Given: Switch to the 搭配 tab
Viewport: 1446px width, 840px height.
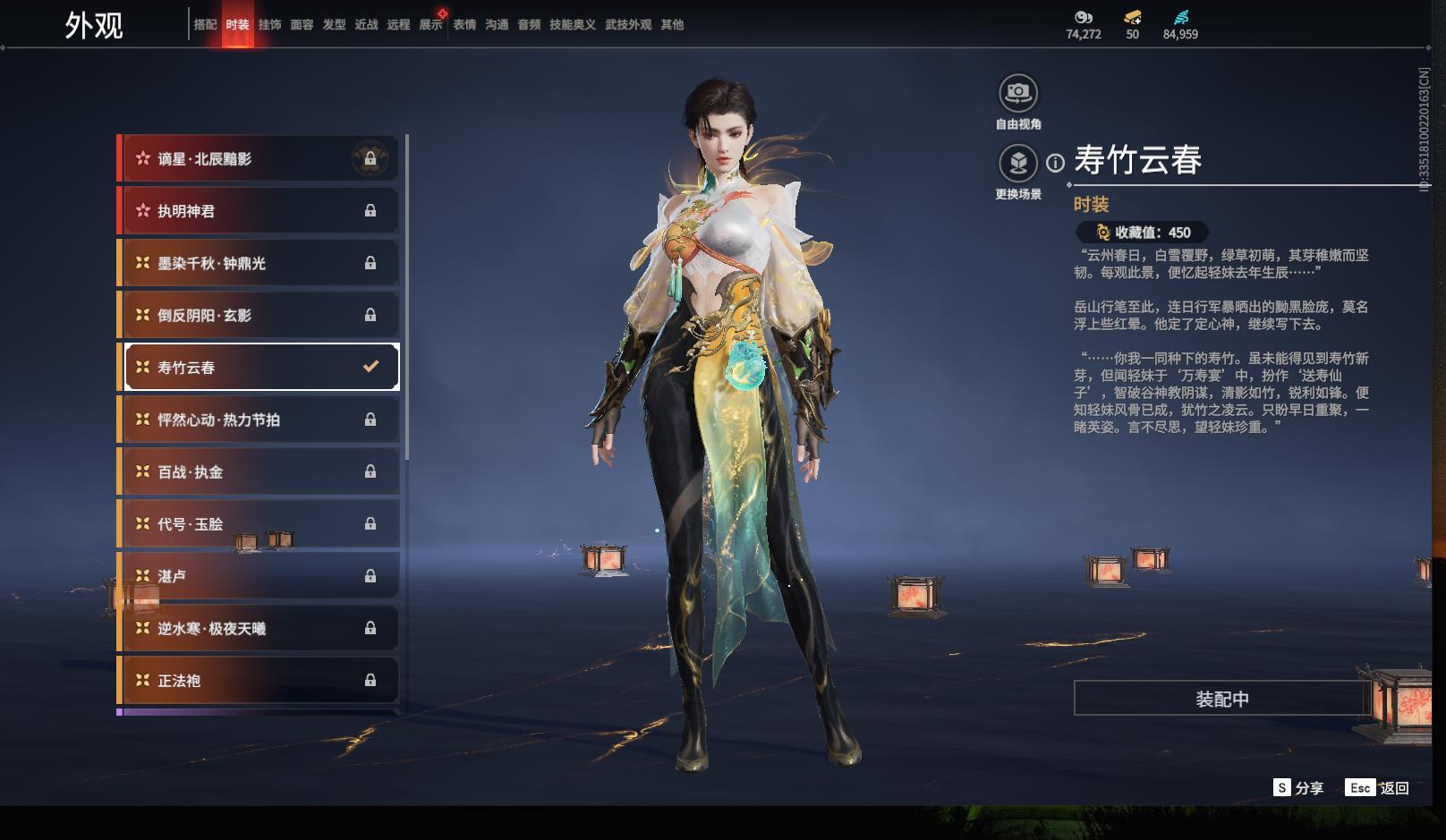Looking at the screenshot, I should [205, 25].
